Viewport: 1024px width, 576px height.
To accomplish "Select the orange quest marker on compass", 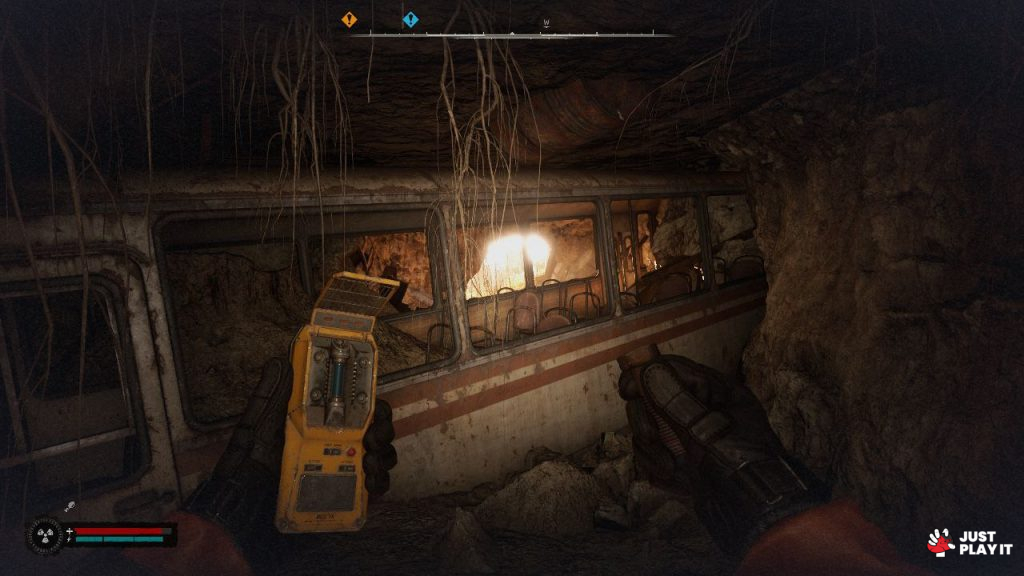I will click(348, 19).
